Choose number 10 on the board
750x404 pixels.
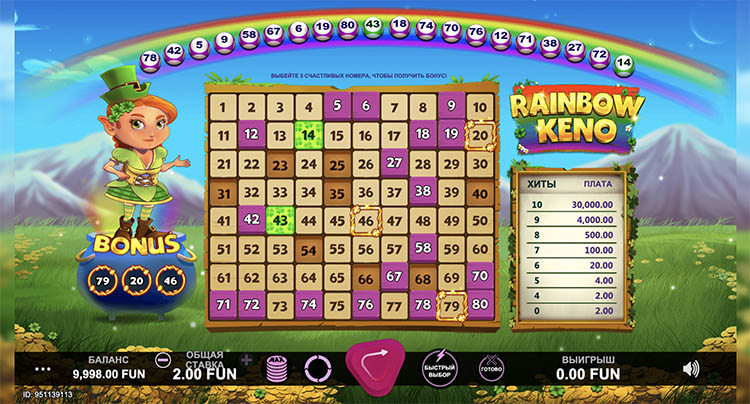[481, 107]
